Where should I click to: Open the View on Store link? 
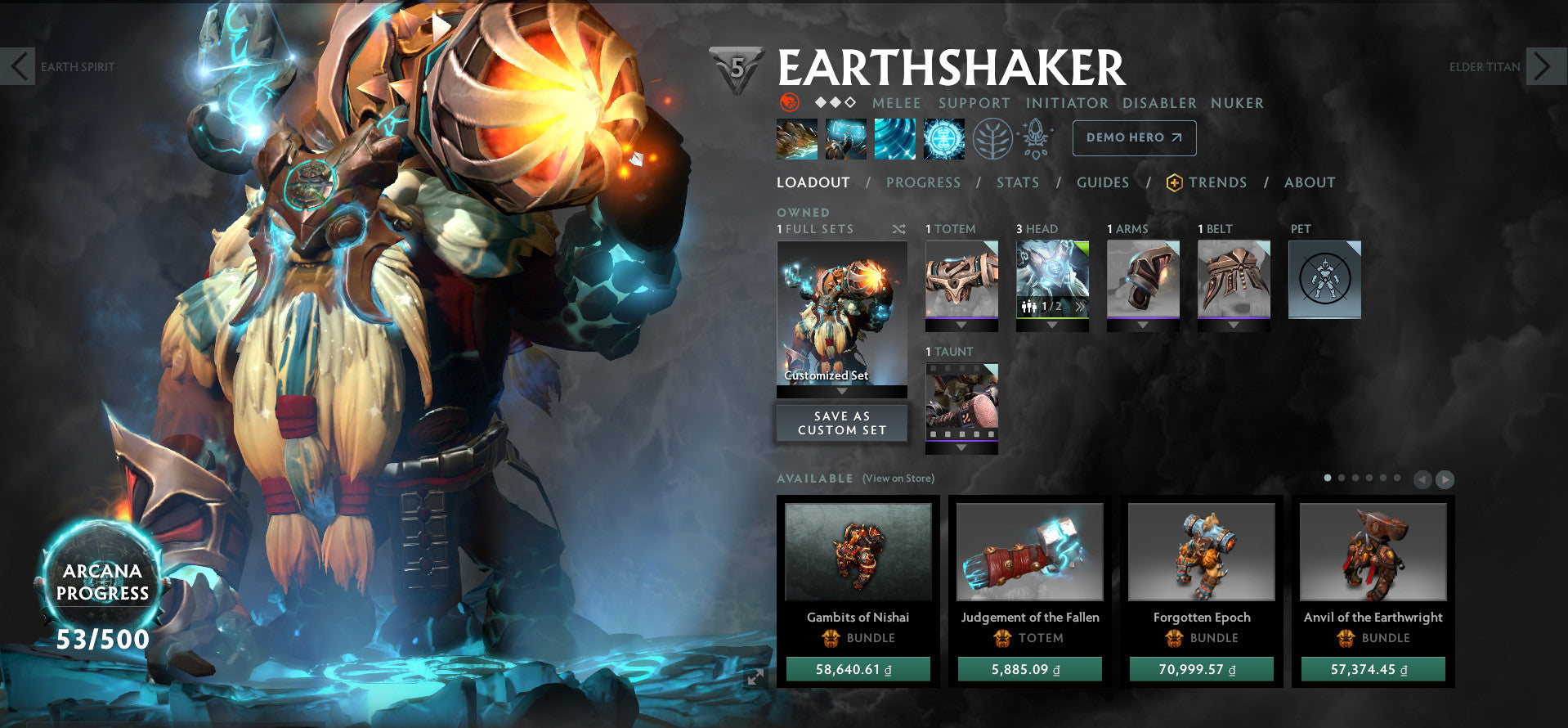[897, 478]
